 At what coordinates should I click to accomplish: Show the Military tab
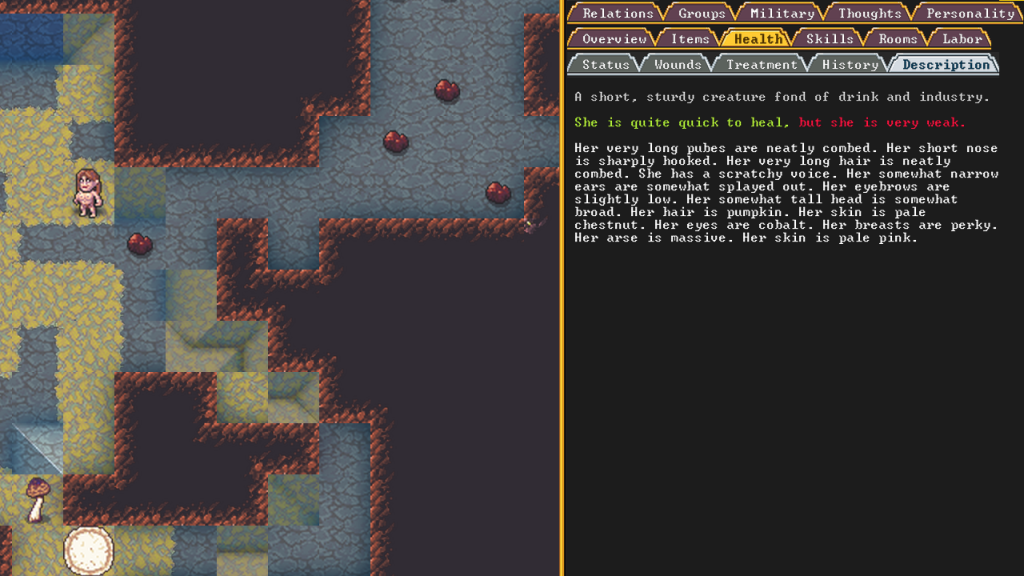pyautogui.click(x=781, y=13)
